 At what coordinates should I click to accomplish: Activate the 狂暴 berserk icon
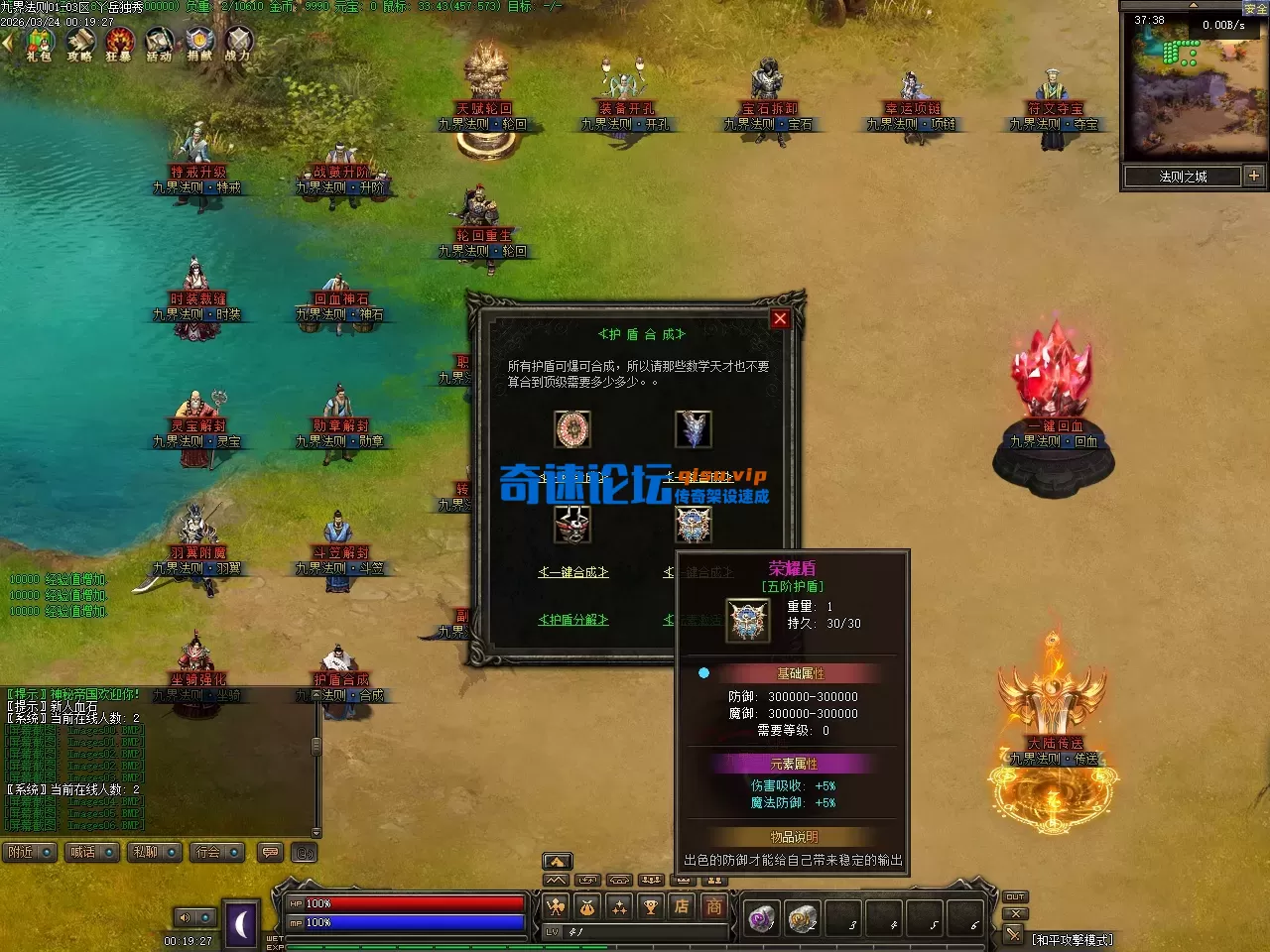(119, 44)
